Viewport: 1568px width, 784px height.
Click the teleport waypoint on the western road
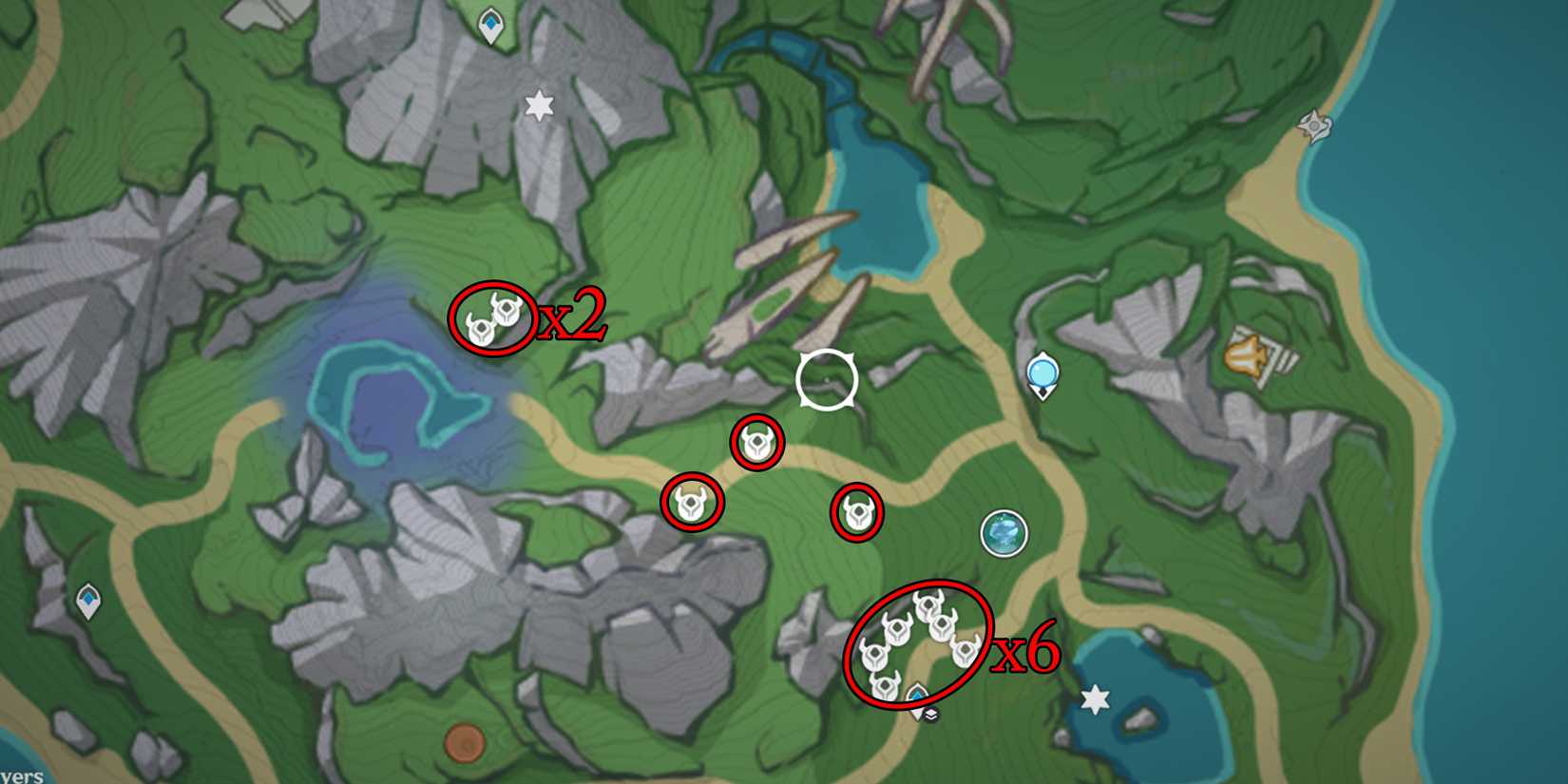pos(86,599)
